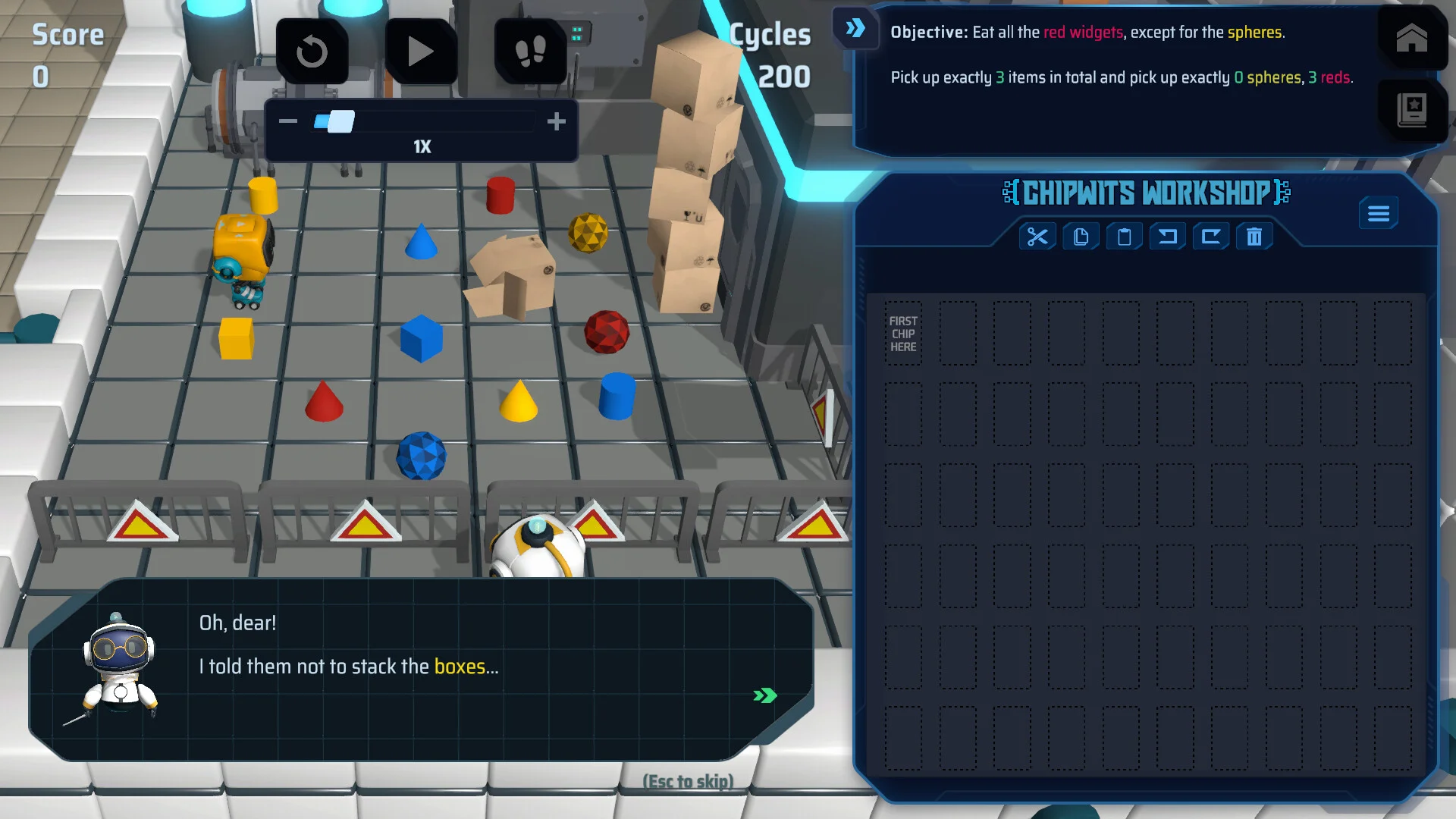The width and height of the screenshot is (1456, 819).
Task: Redo the last workshop action
Action: 1210,237
